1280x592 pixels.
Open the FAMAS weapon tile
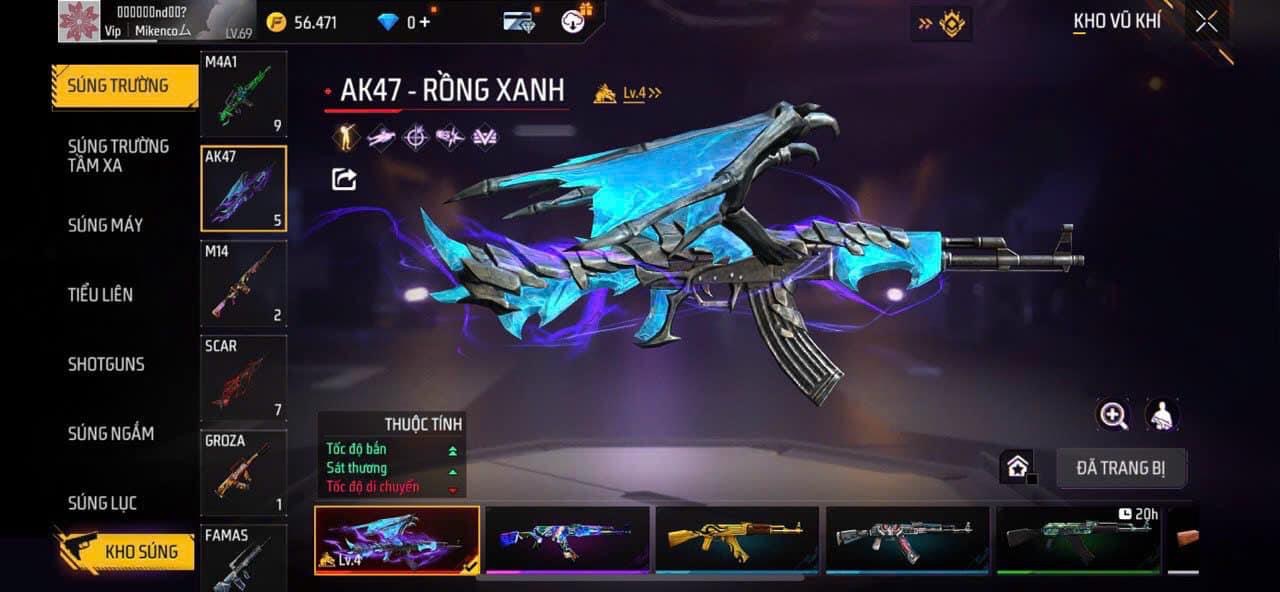click(x=243, y=558)
